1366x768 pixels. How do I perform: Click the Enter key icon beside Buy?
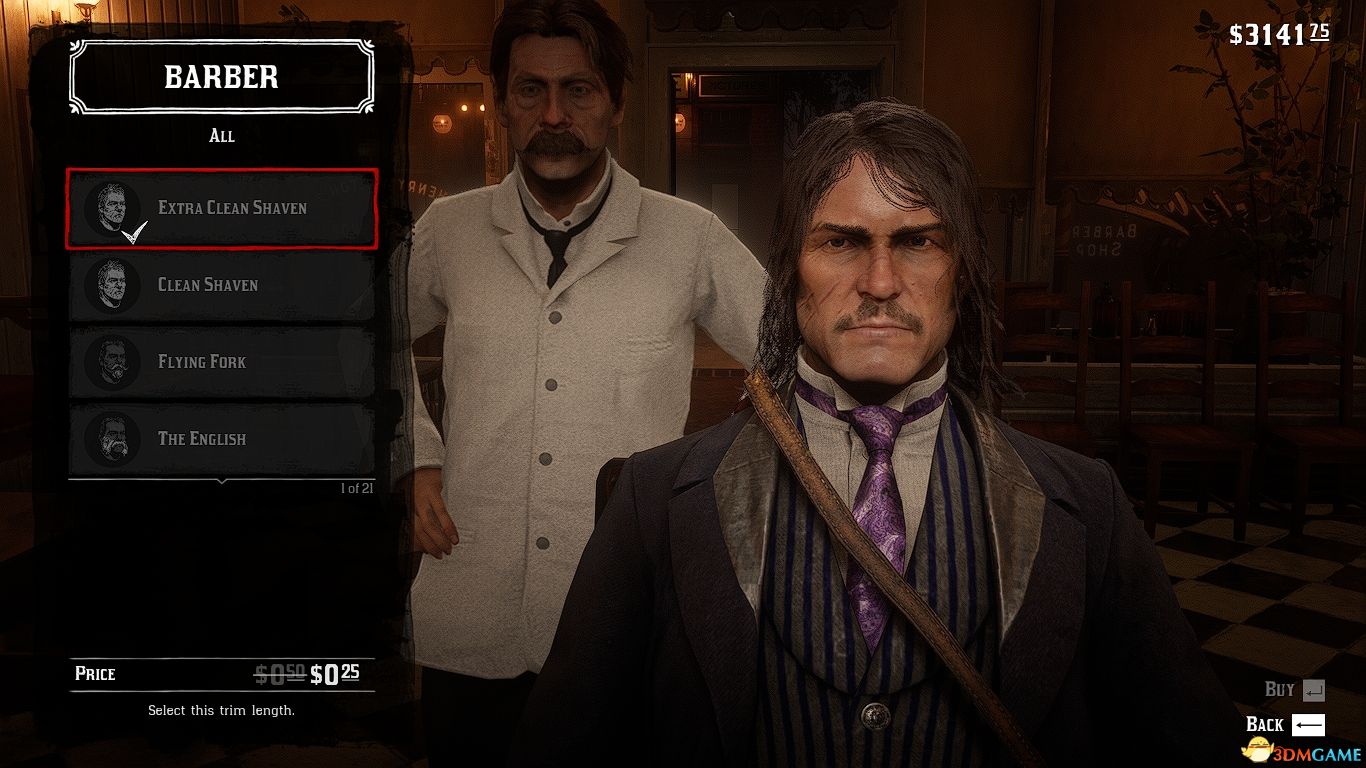1315,689
